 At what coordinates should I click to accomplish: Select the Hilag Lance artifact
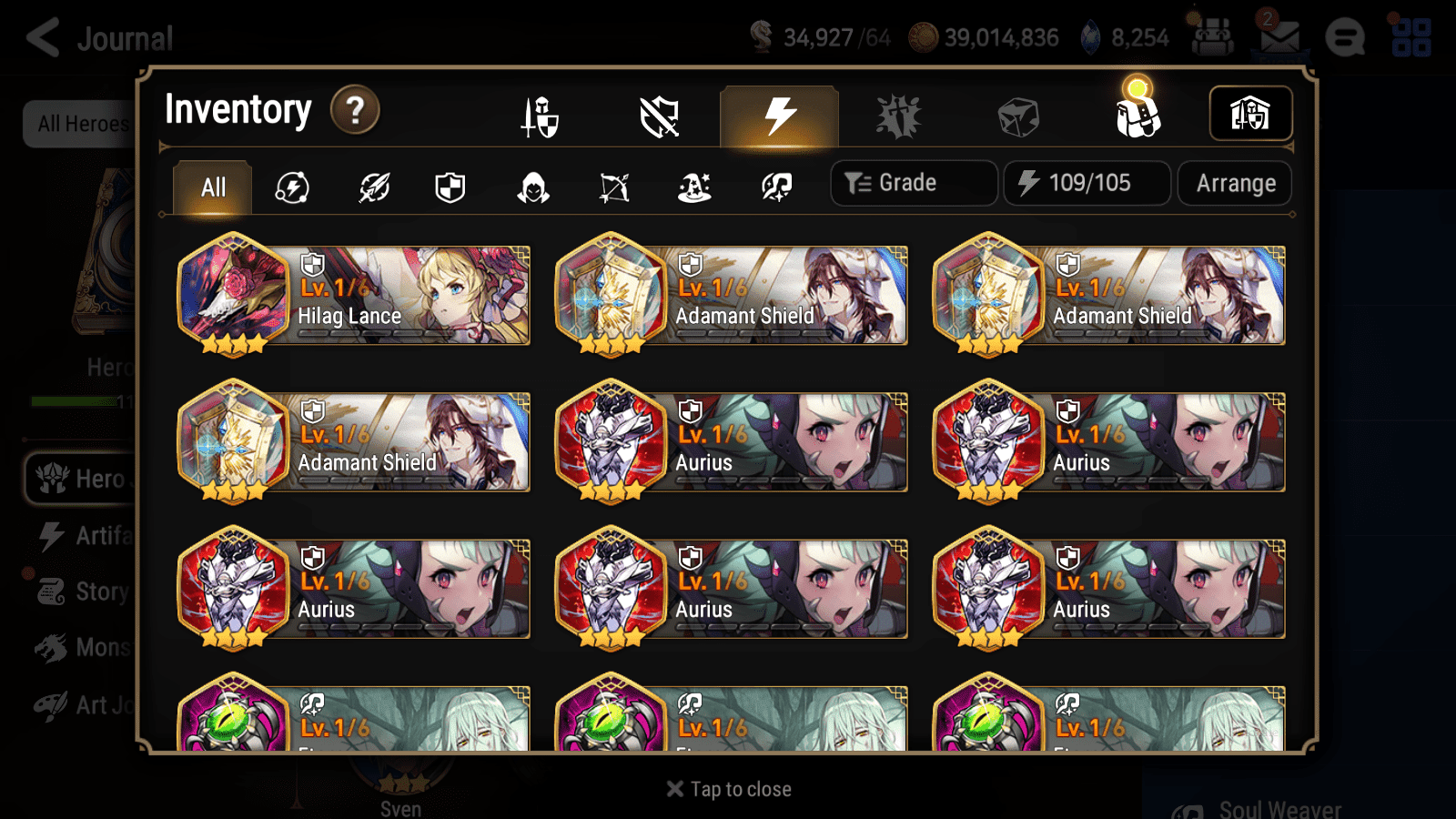click(353, 295)
